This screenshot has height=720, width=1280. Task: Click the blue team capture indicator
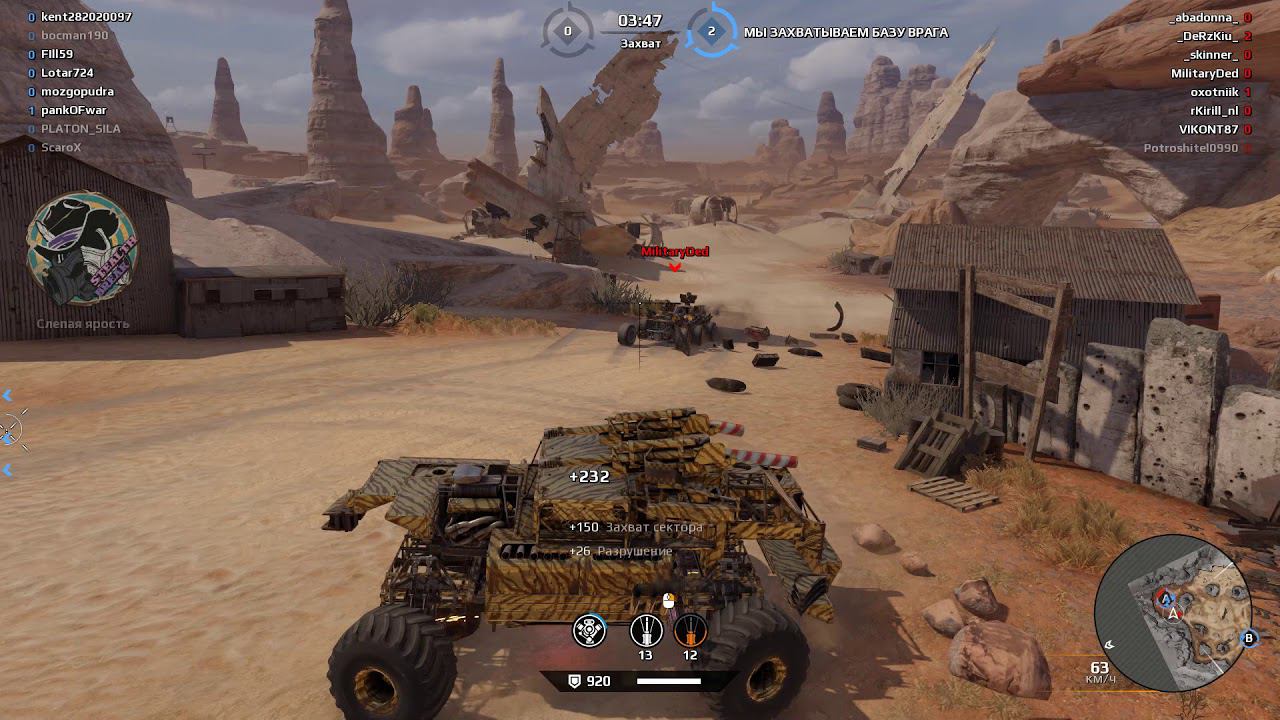711,32
